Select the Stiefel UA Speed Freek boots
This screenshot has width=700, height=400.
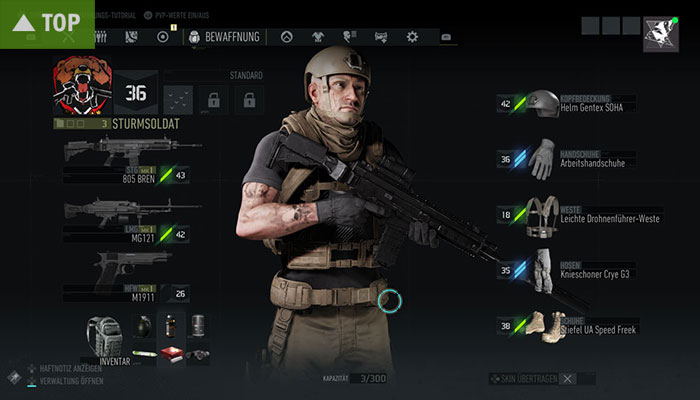[x=543, y=326]
